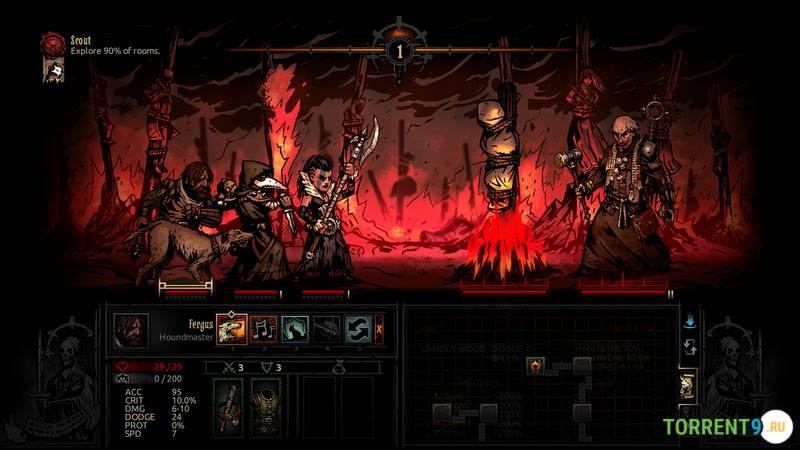Screen dimensions: 800x450
Task: Select Fergus the Houndmaster's portrait
Action: pos(131,330)
